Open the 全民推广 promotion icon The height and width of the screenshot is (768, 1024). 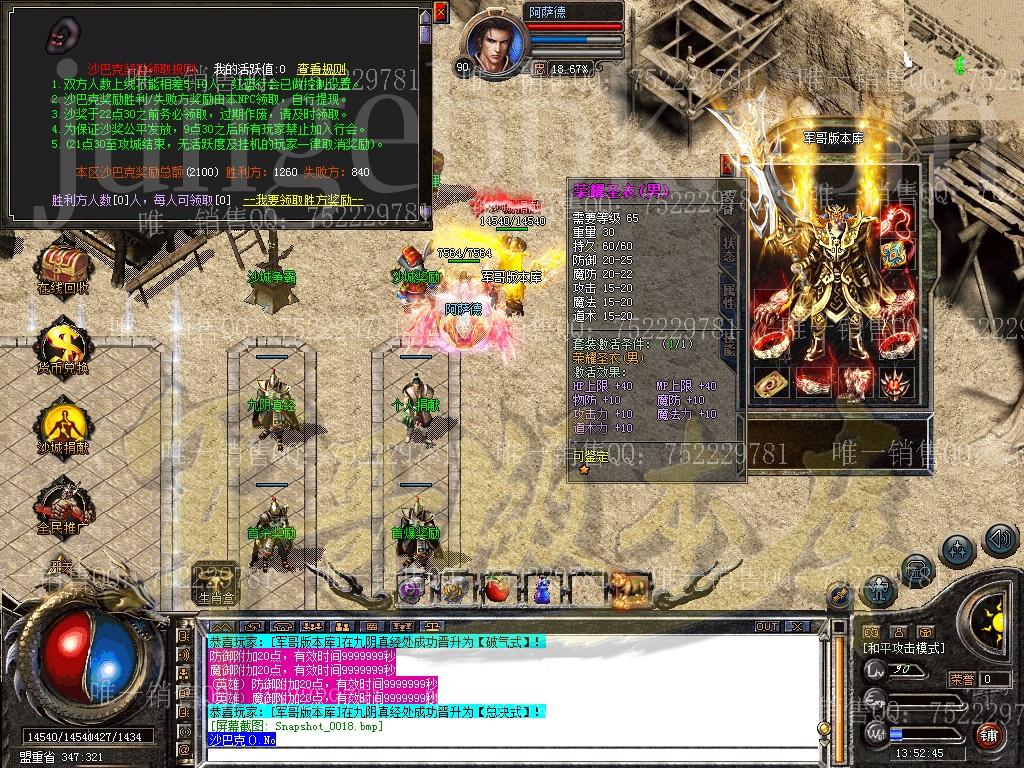tap(62, 505)
